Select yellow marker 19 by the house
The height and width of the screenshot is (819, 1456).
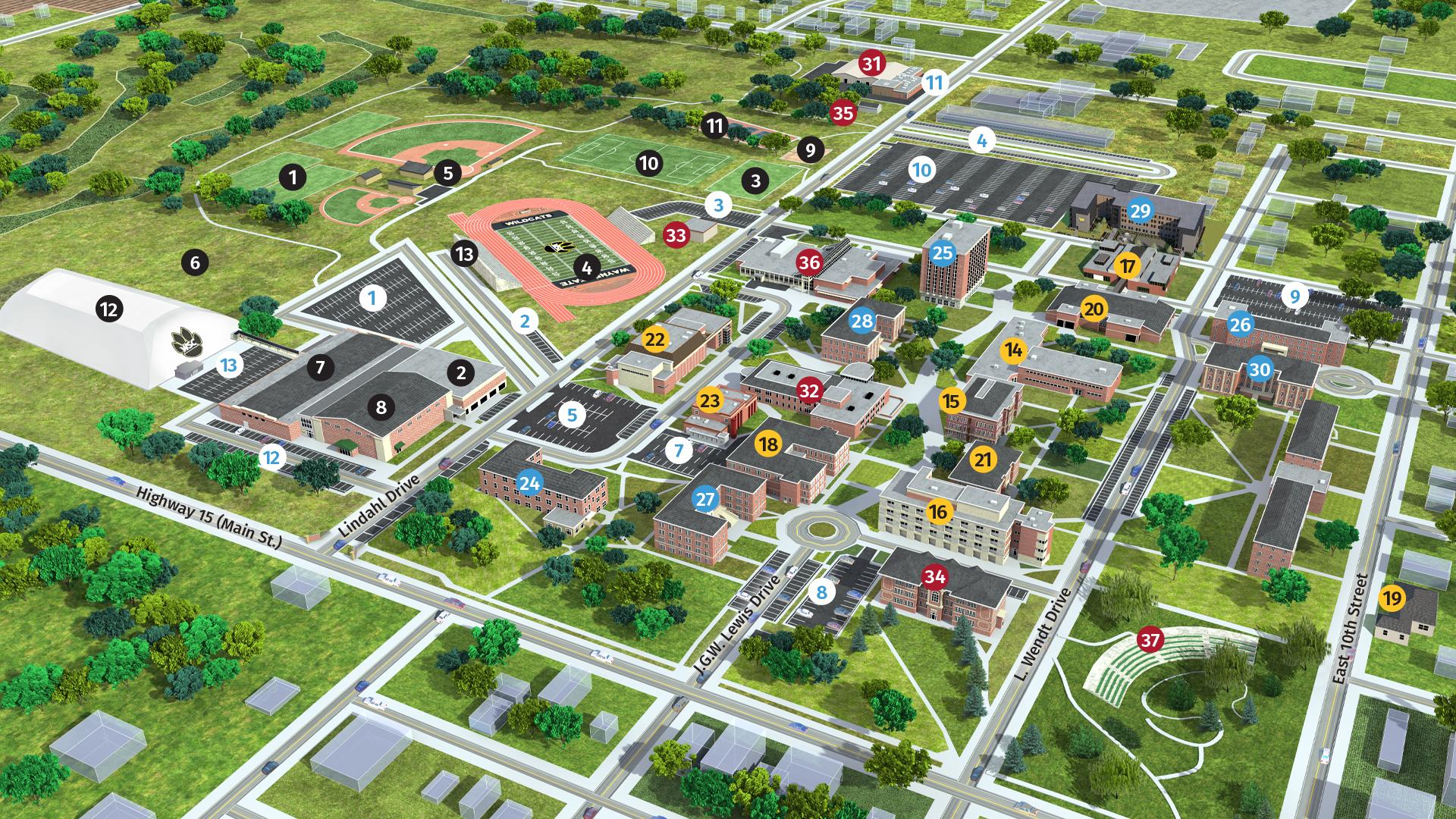coord(1392,598)
